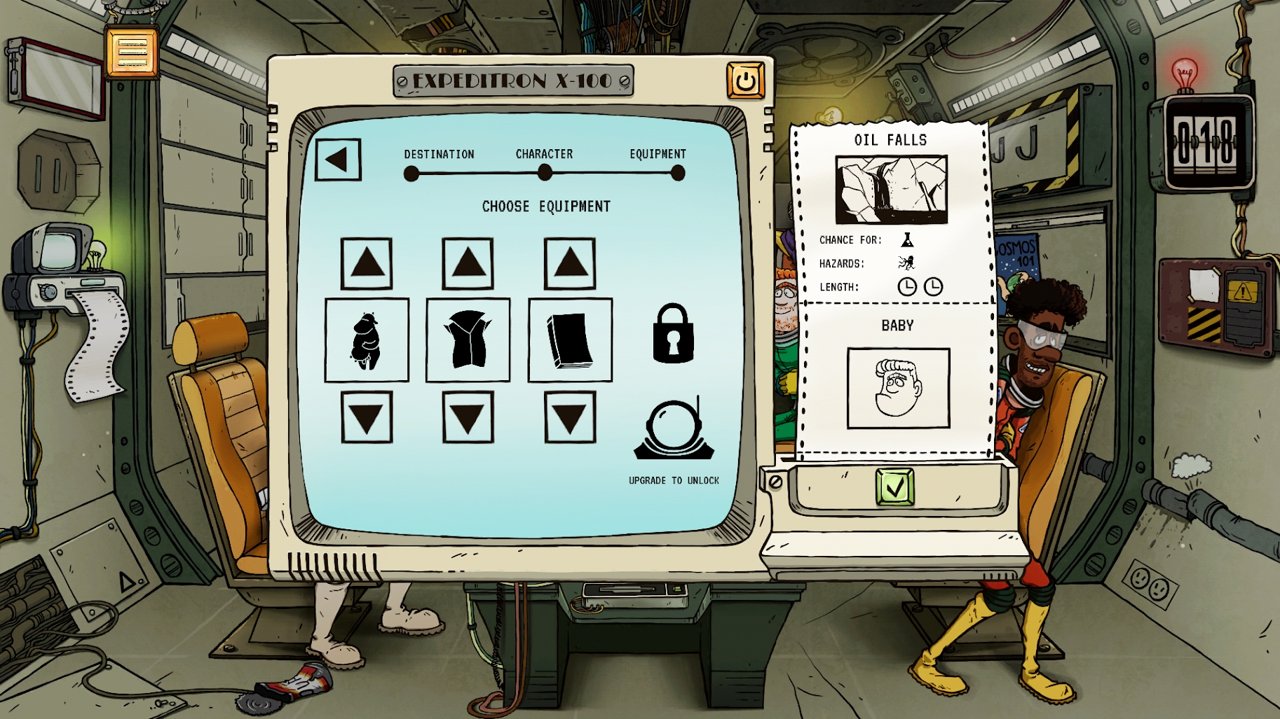The width and height of the screenshot is (1280, 719).
Task: Cycle down below the book slot
Action: pyautogui.click(x=570, y=416)
